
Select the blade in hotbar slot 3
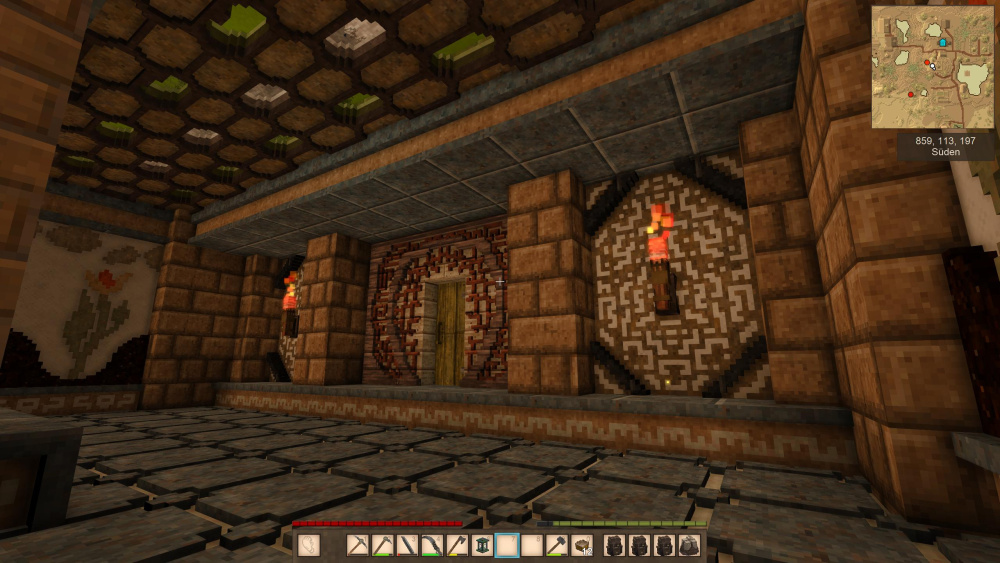(x=408, y=546)
